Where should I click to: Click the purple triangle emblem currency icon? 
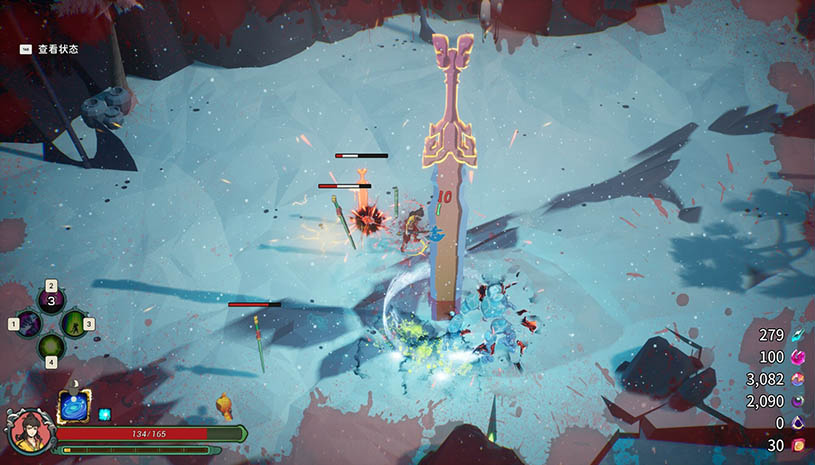(797, 423)
